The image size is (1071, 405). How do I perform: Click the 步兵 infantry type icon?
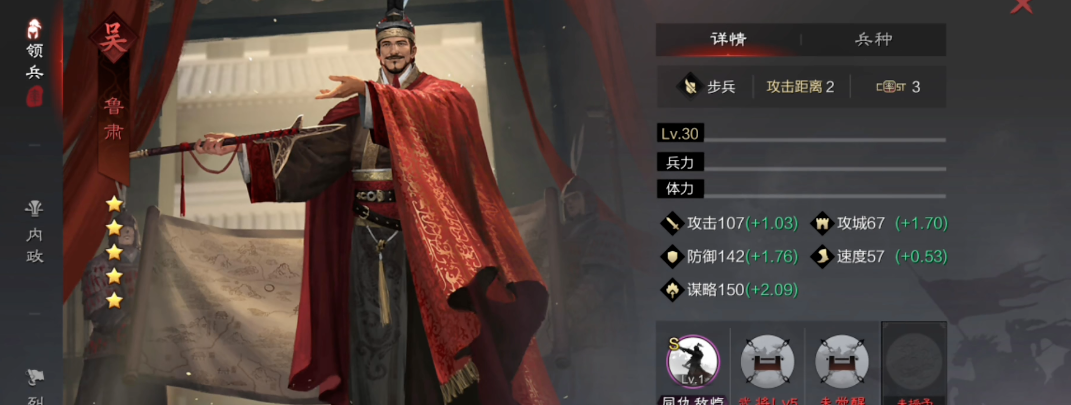pos(689,87)
